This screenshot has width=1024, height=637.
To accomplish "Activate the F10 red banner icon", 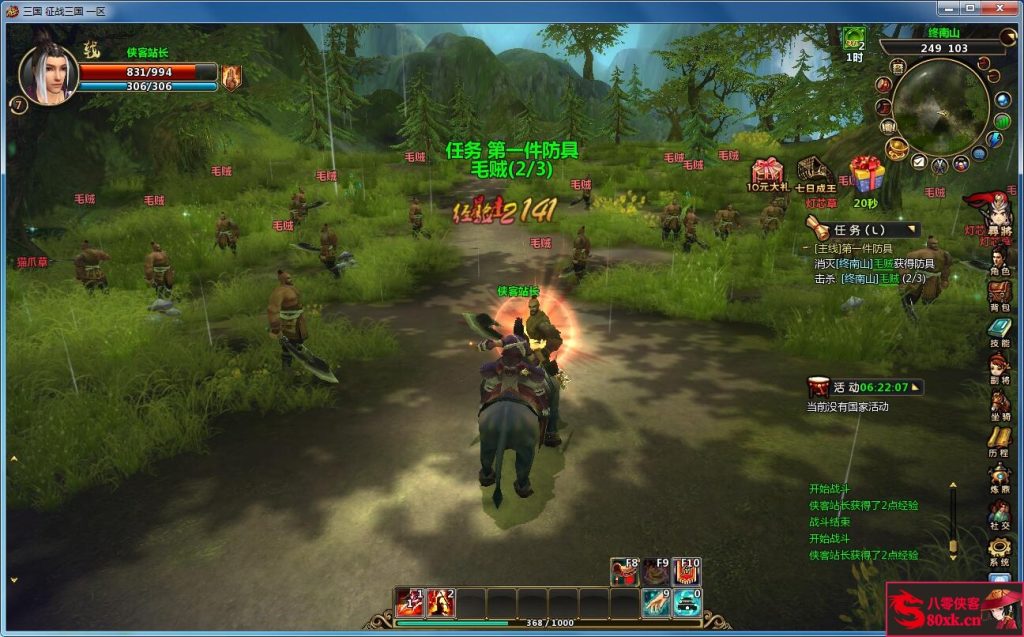I will 687,571.
